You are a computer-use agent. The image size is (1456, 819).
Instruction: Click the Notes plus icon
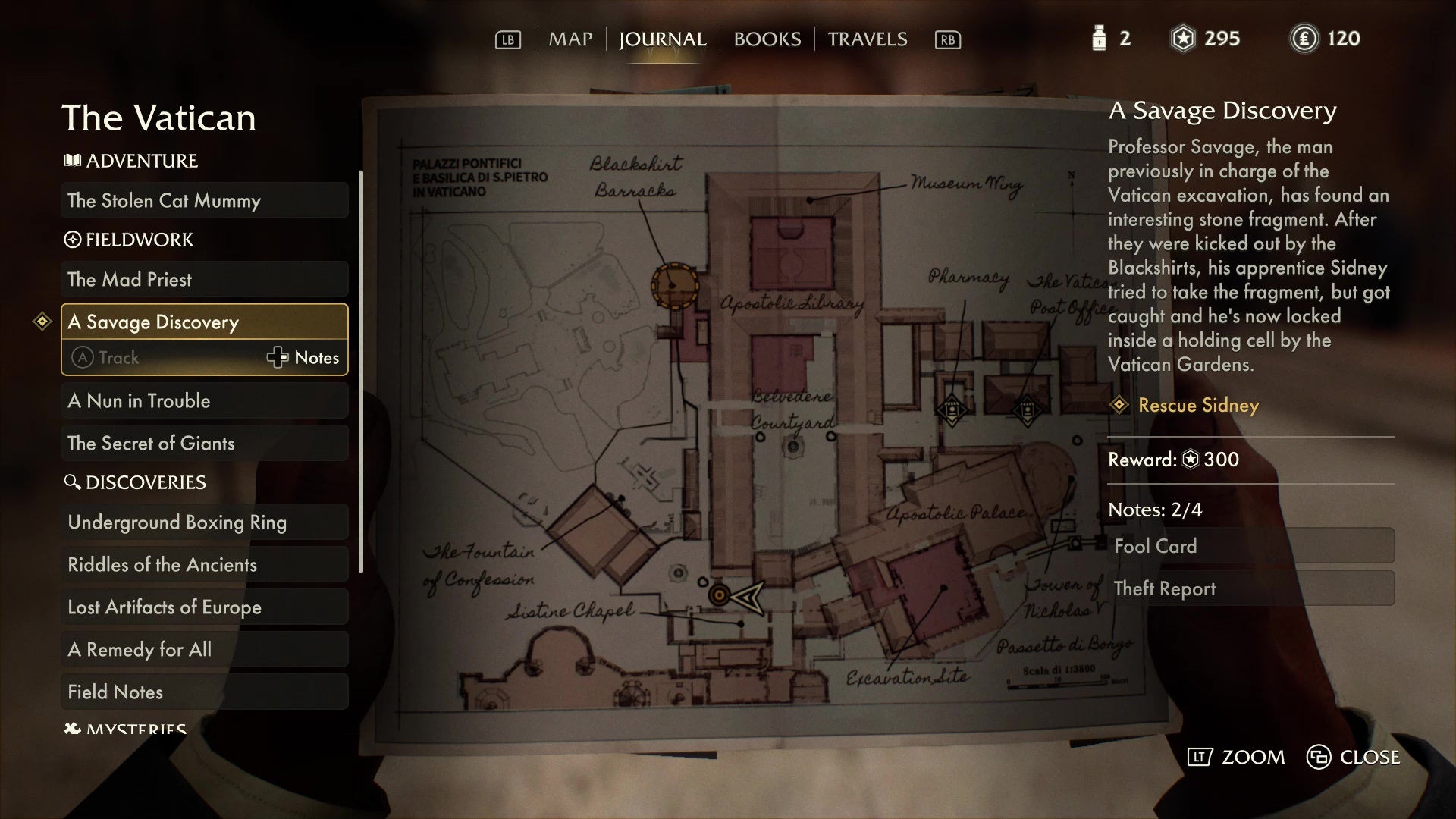(278, 358)
